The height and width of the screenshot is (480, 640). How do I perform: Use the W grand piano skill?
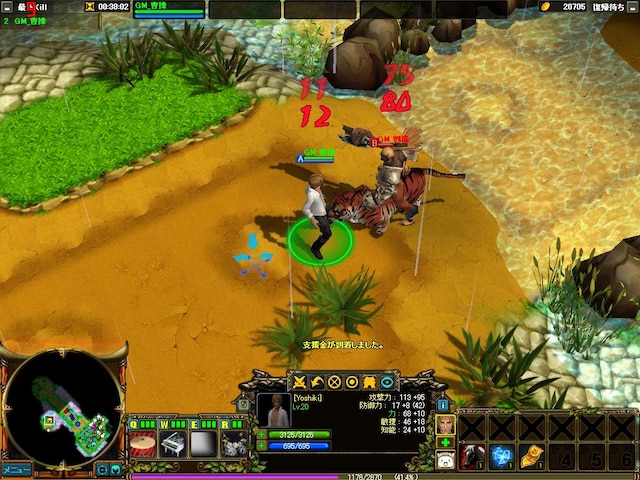click(x=173, y=443)
